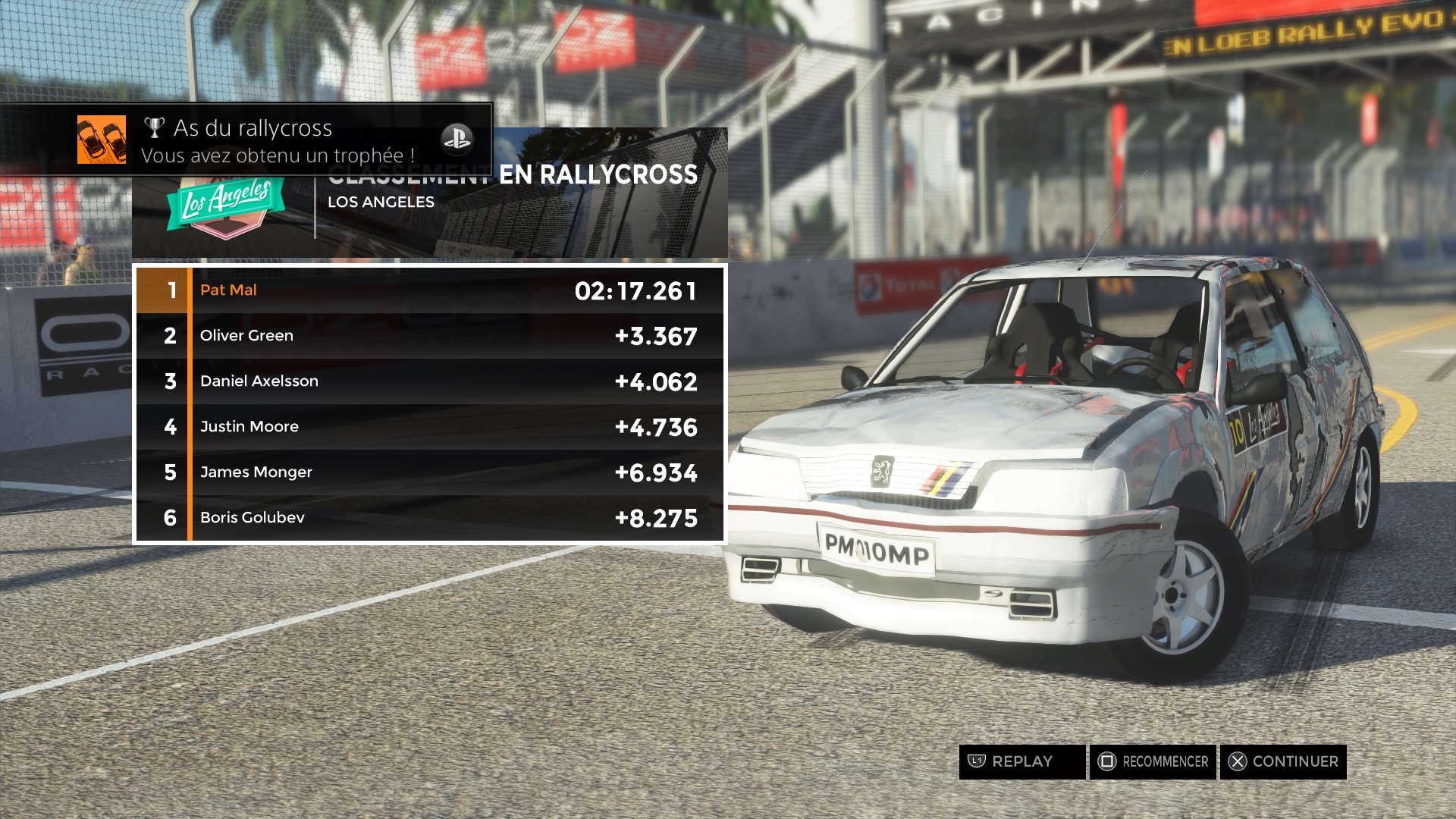This screenshot has height=819, width=1456.
Task: Click the orange trophy thumbnail image
Action: click(x=102, y=140)
